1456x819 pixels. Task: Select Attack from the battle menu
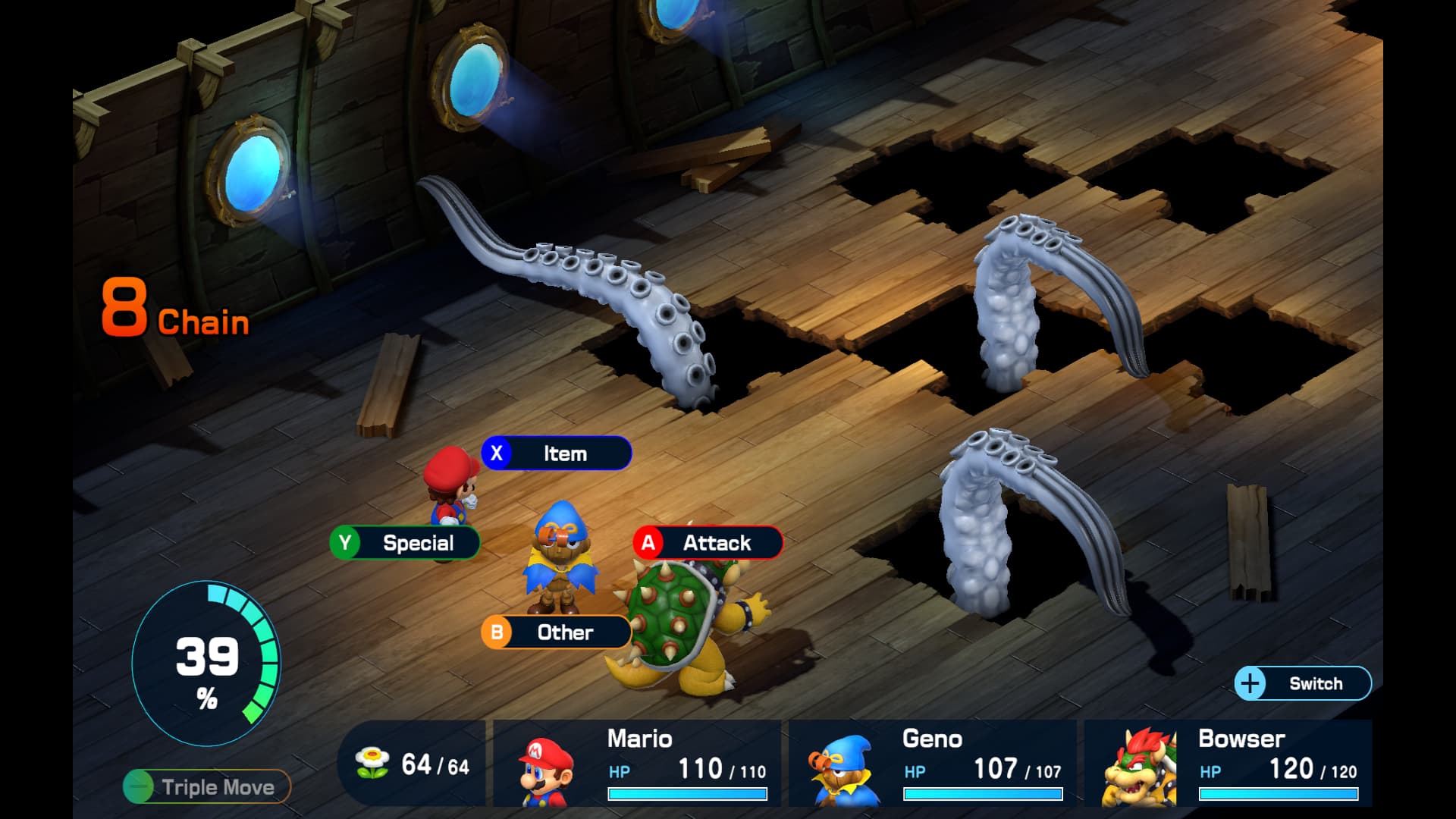pyautogui.click(x=708, y=543)
